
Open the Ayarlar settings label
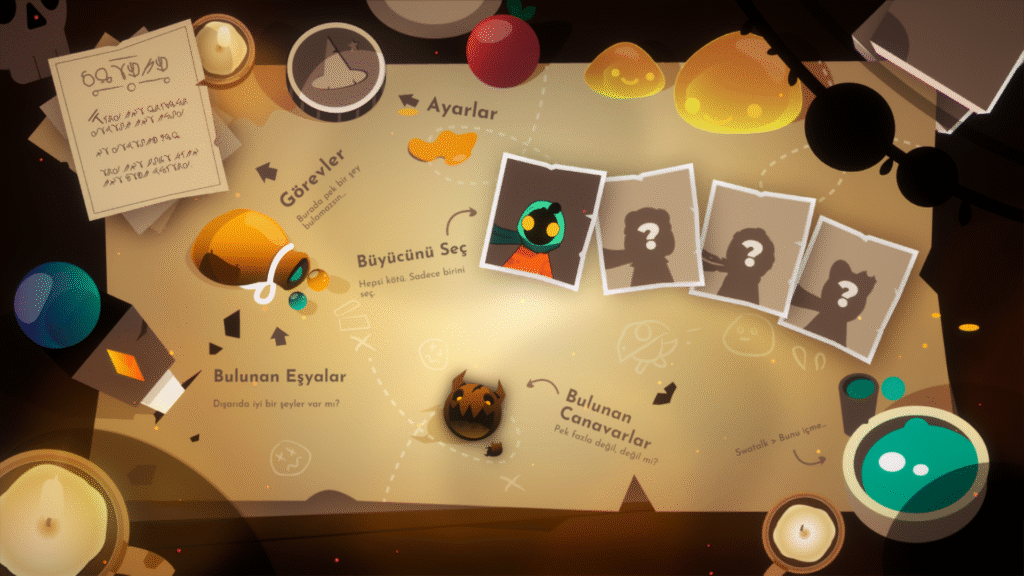[x=461, y=109]
